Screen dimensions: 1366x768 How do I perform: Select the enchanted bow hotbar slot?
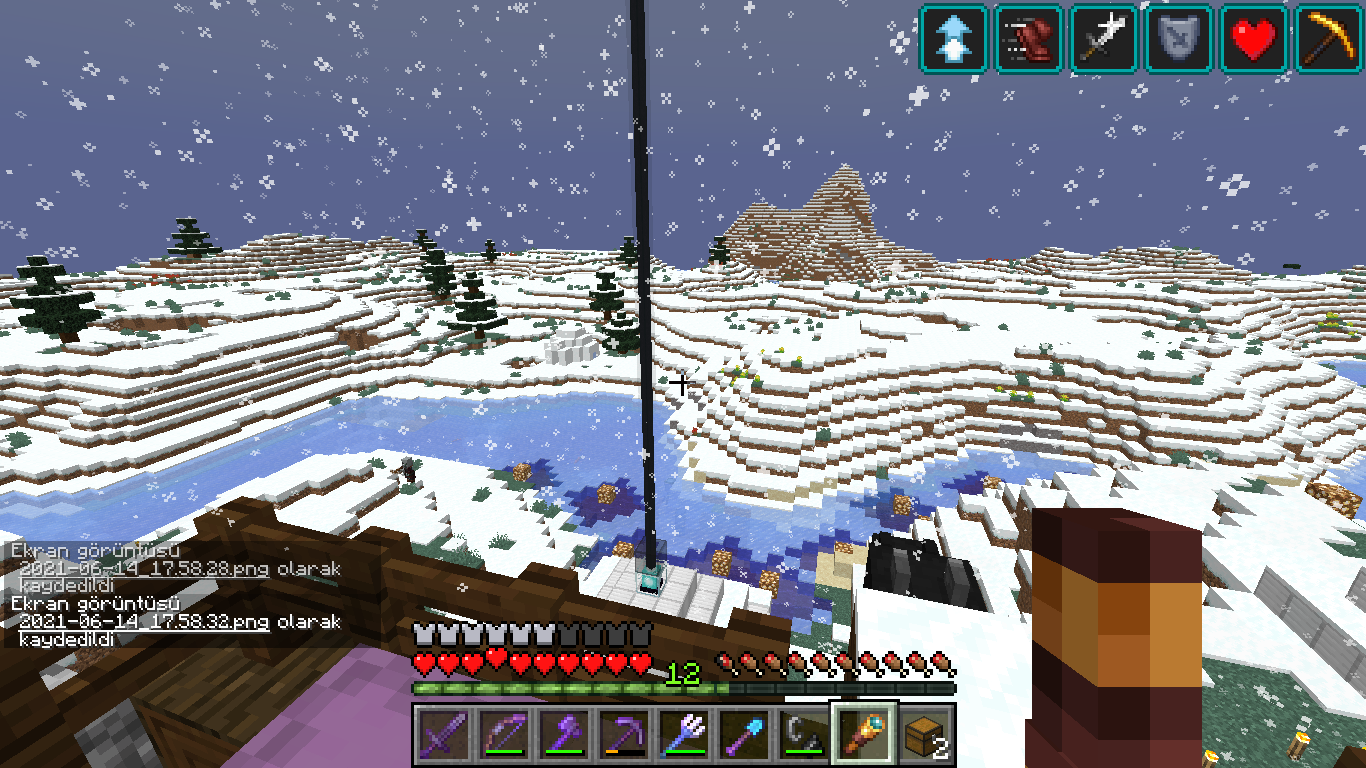coord(503,735)
